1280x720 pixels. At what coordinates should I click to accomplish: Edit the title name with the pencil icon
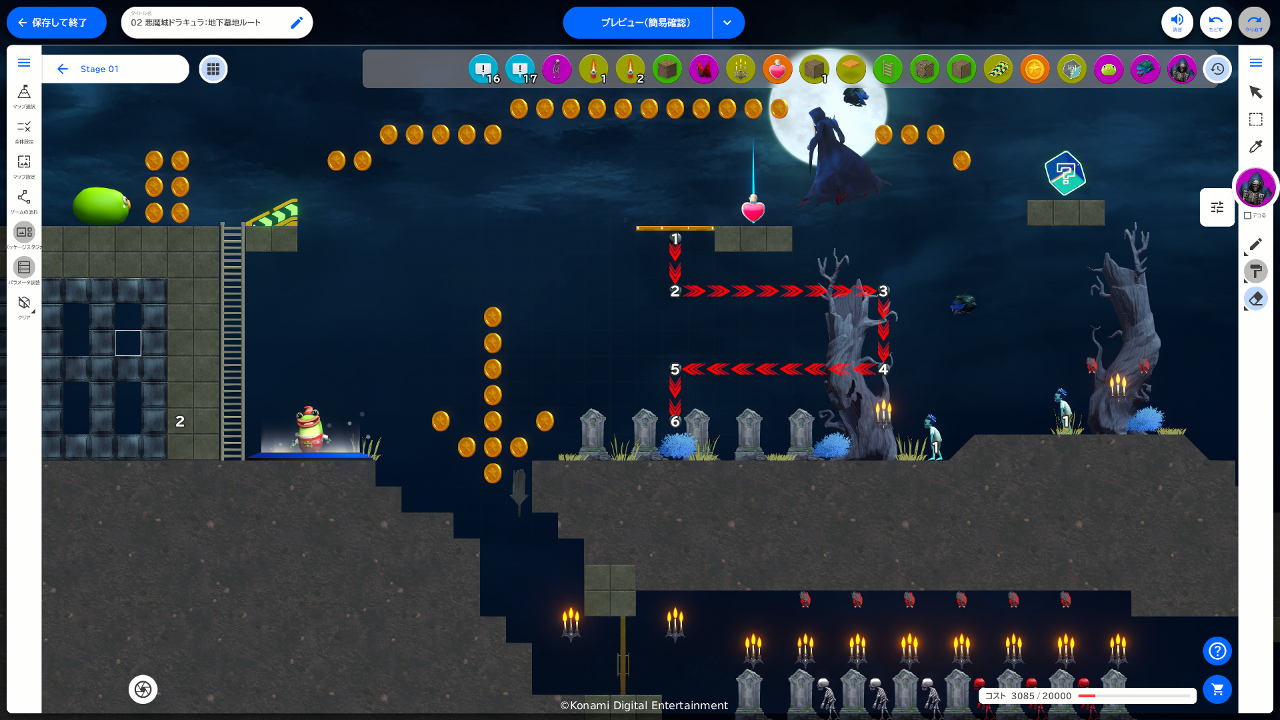(297, 22)
